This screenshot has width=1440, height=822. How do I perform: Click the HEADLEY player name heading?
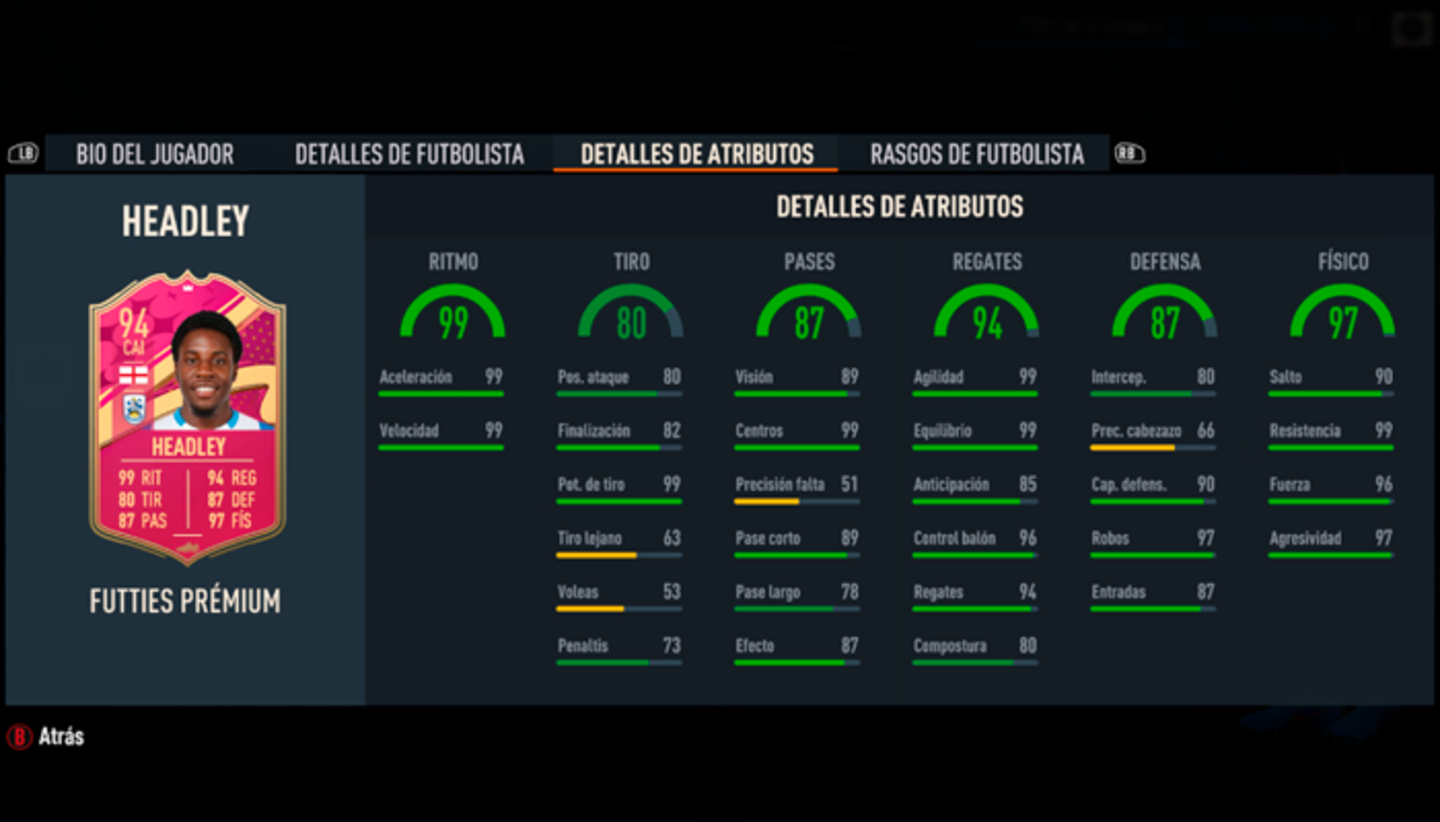pos(183,220)
